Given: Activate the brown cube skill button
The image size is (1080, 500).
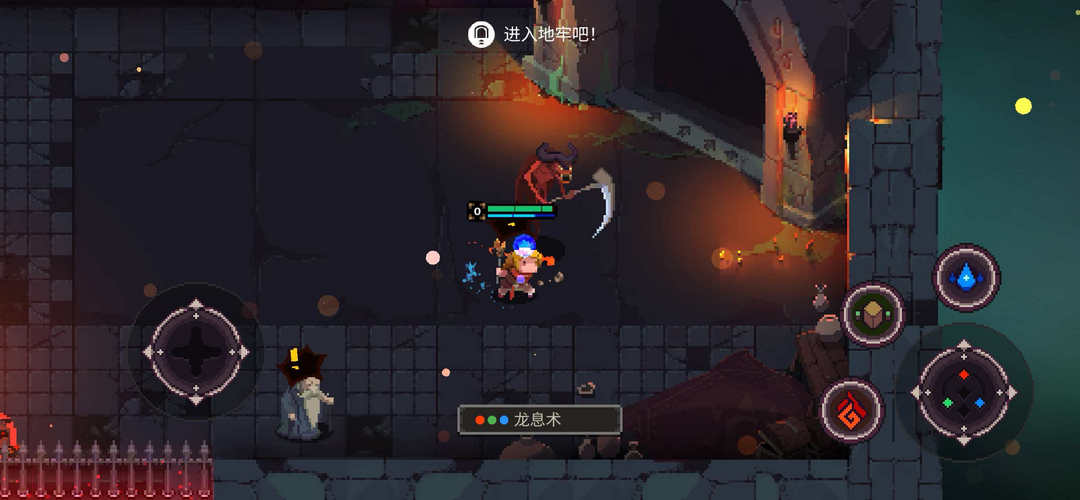Looking at the screenshot, I should pos(873,315).
